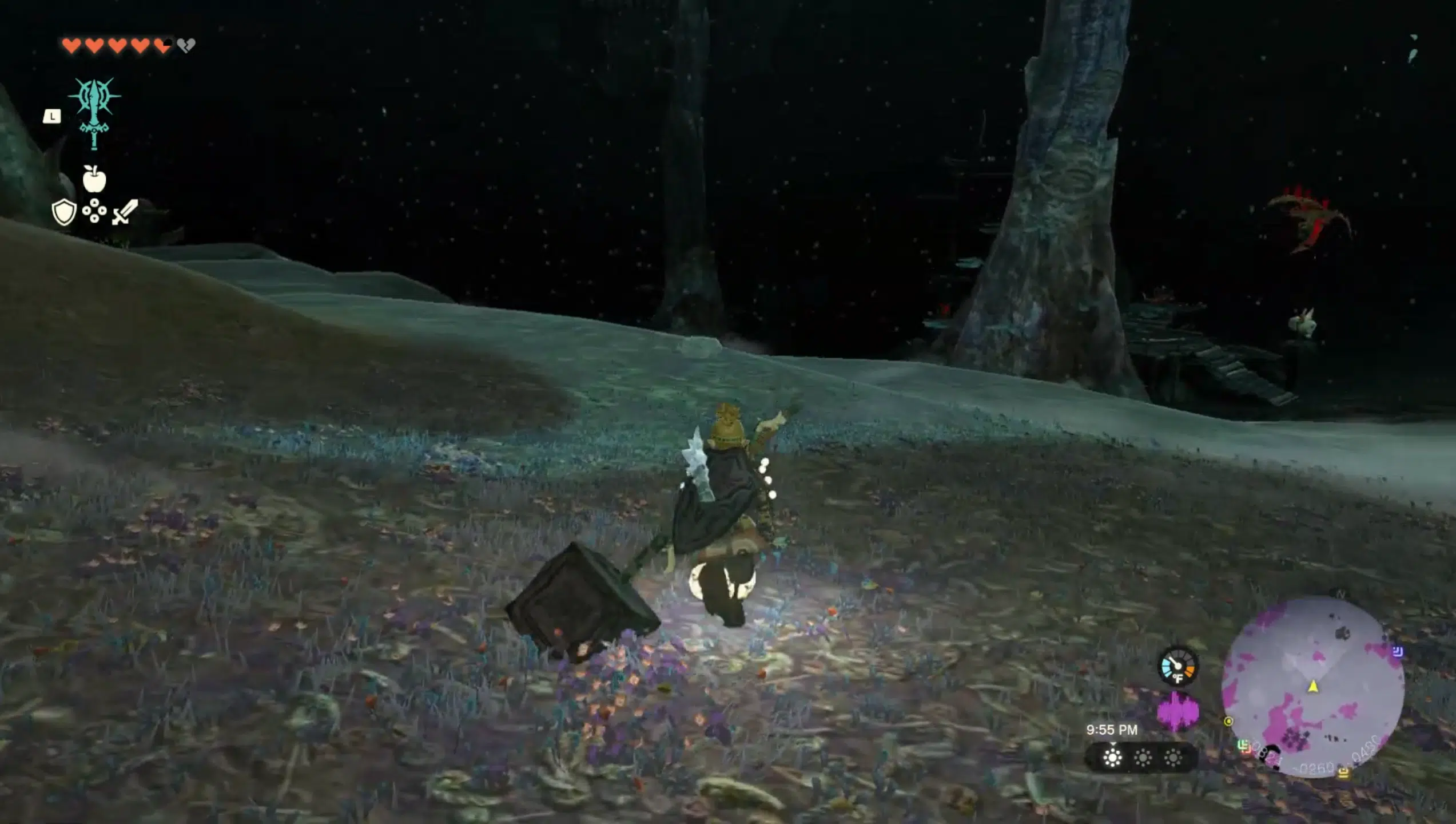Toggle the broken gray heart container
Viewport: 1456px width, 824px height.
(185, 45)
